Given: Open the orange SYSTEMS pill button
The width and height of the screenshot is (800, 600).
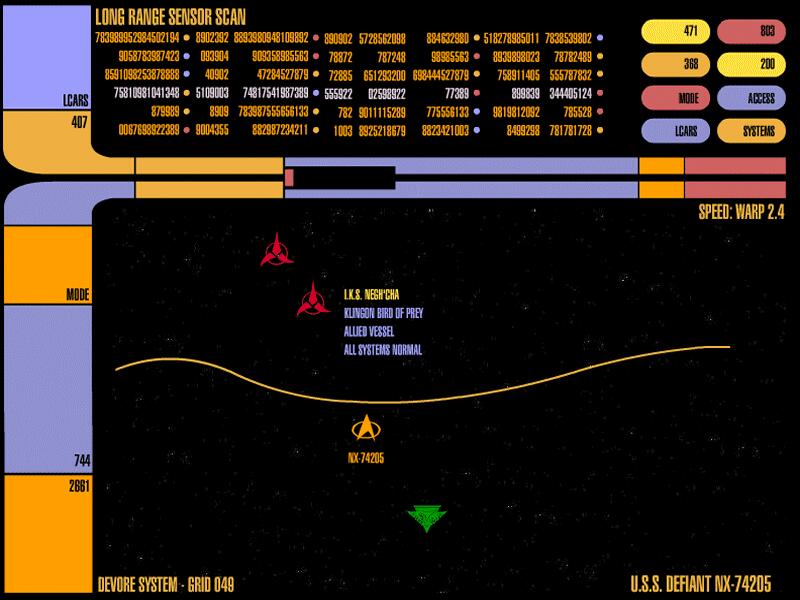Looking at the screenshot, I should (752, 131).
